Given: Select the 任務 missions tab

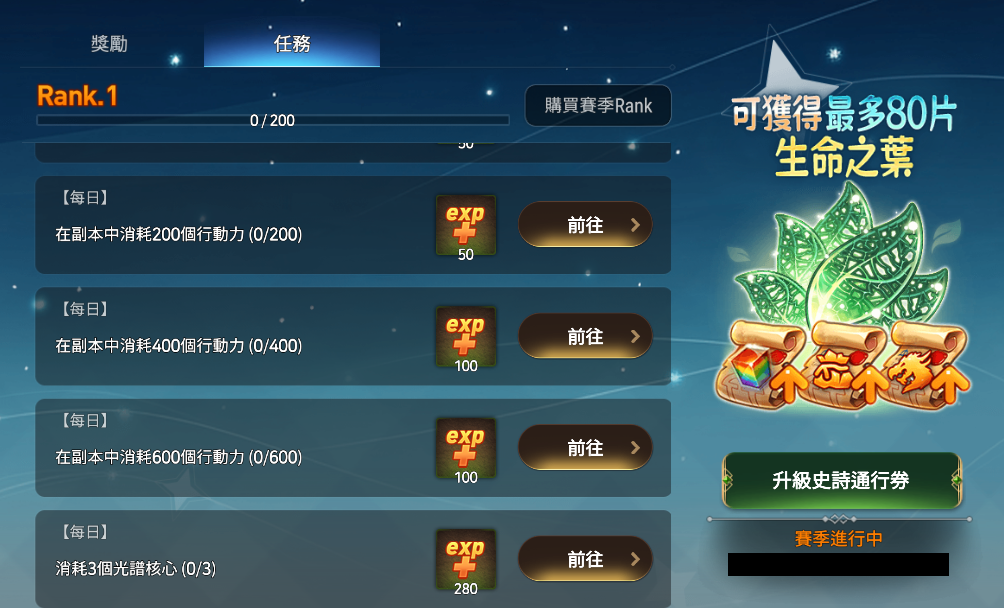Looking at the screenshot, I should point(292,44).
